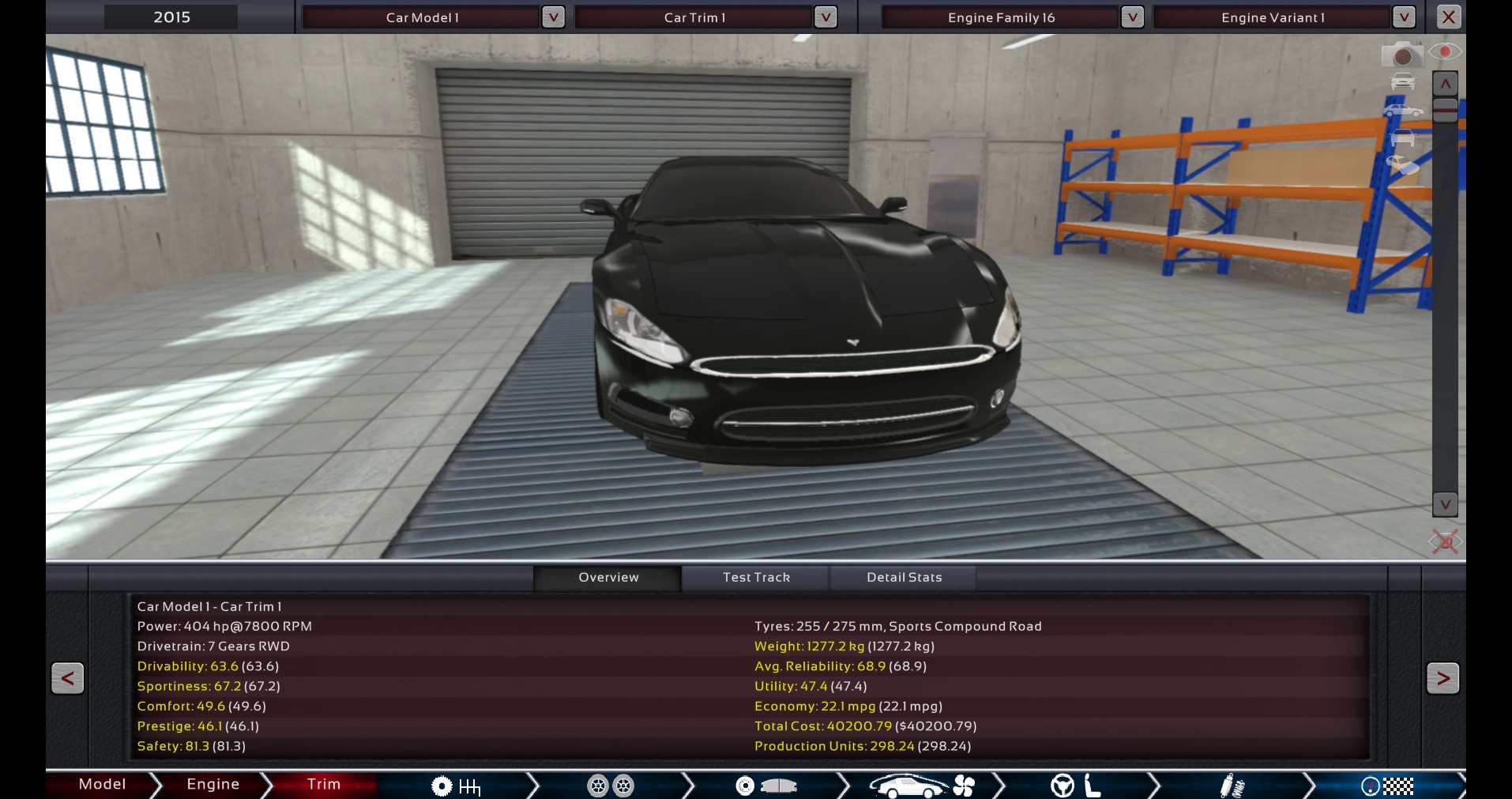Open the Engine Family 16 dropdown

(x=1132, y=17)
